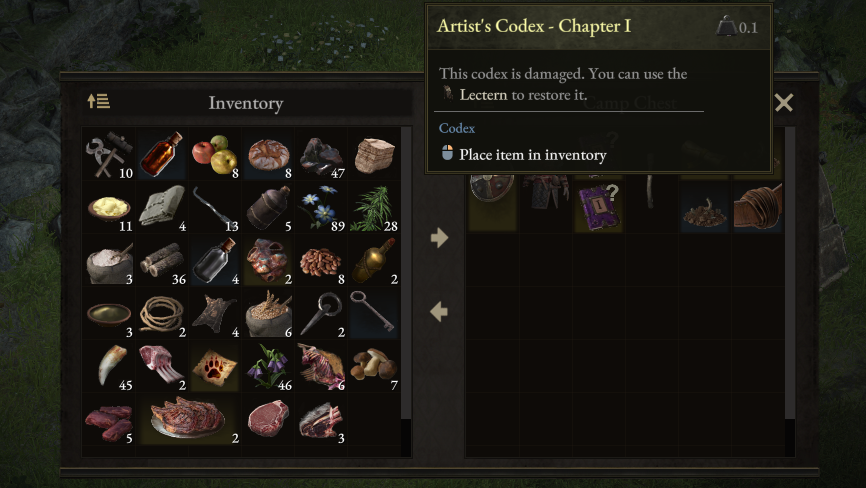Choose the bread loaf slot
This screenshot has height=488, width=866.
click(267, 153)
